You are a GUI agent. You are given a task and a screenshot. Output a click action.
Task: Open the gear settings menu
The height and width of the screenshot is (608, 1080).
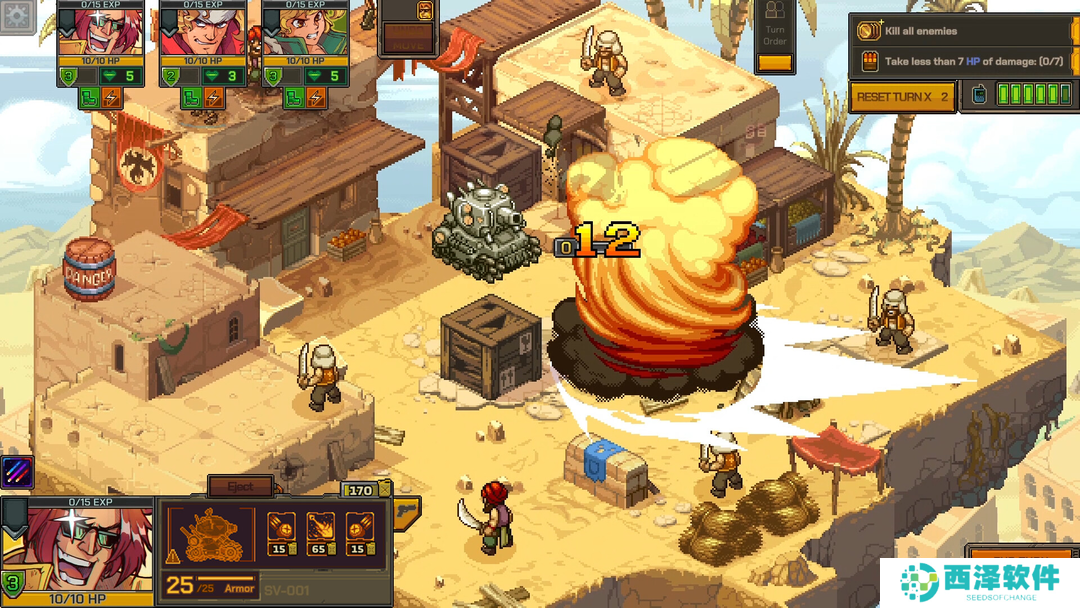pos(19,14)
